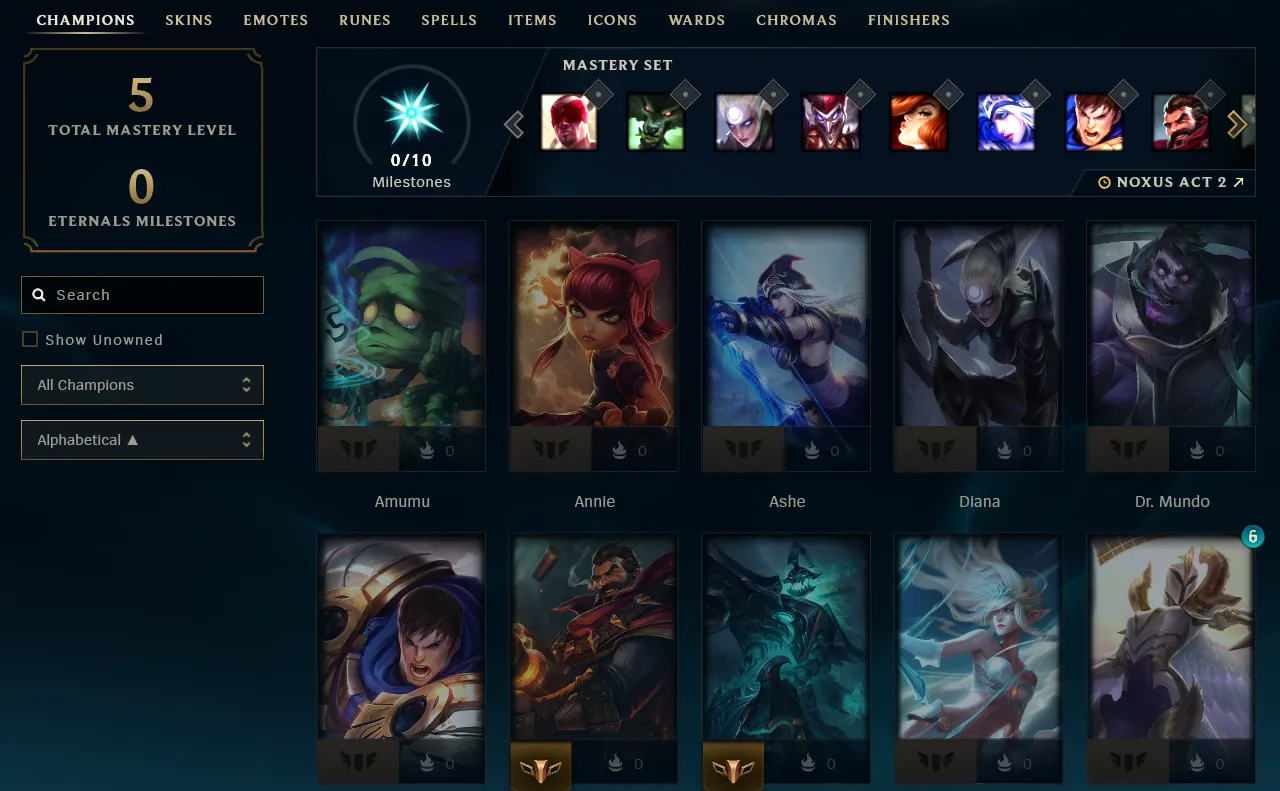Screen dimensions: 1280x791
Task: Open the Items tab
Action: pyautogui.click(x=532, y=20)
